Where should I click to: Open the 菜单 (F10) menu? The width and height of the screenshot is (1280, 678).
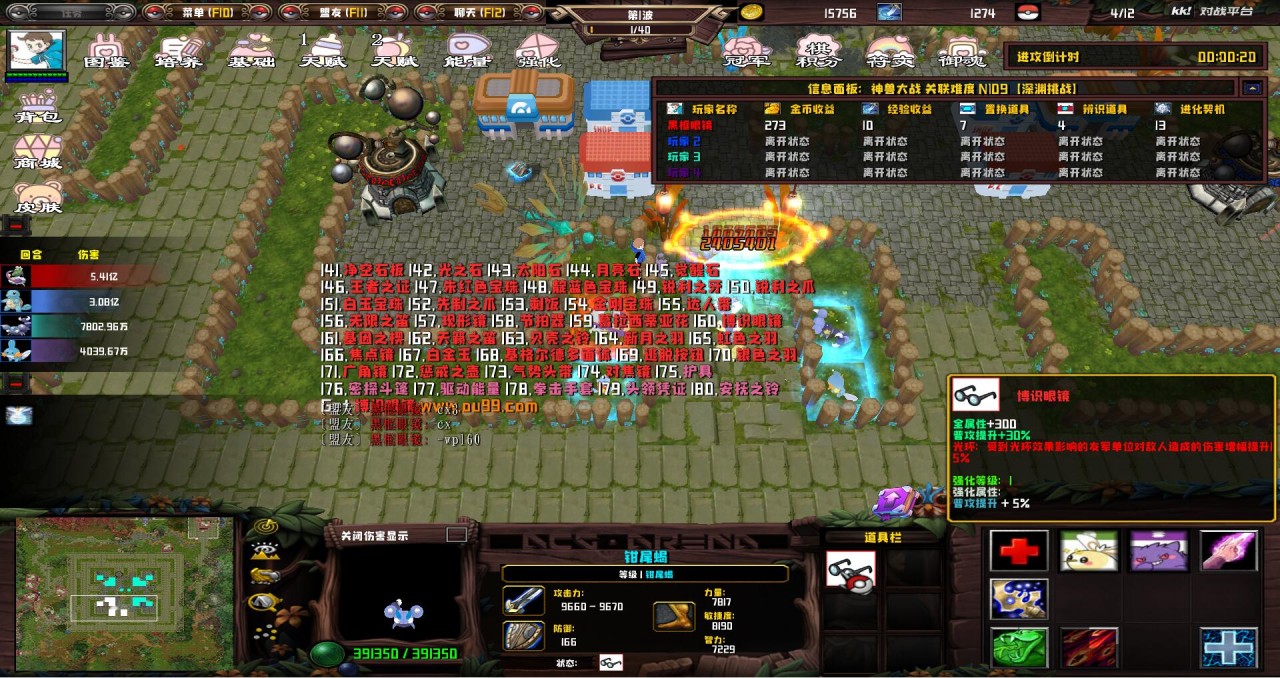click(x=206, y=12)
